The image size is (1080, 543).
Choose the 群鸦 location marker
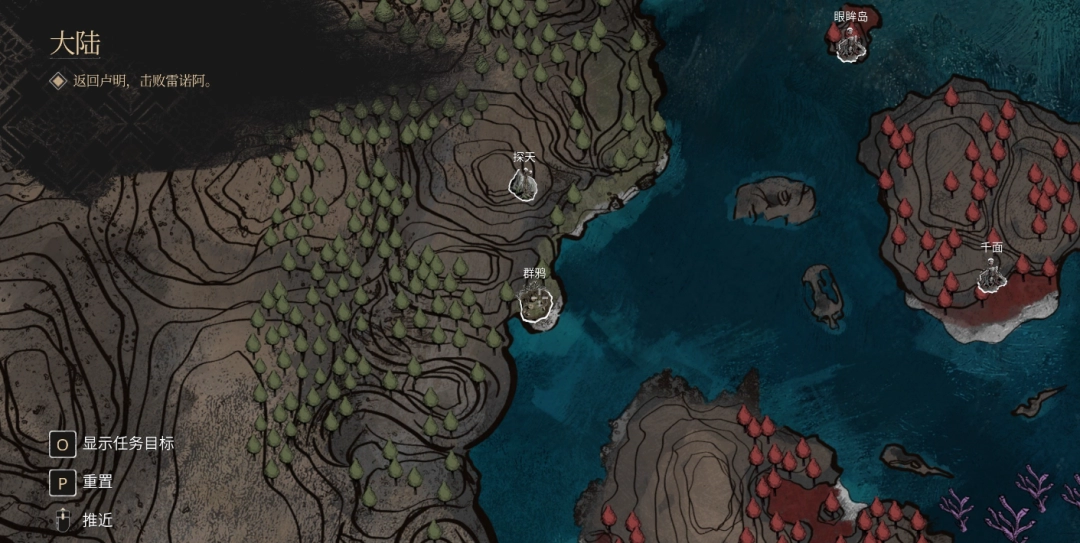[537, 301]
